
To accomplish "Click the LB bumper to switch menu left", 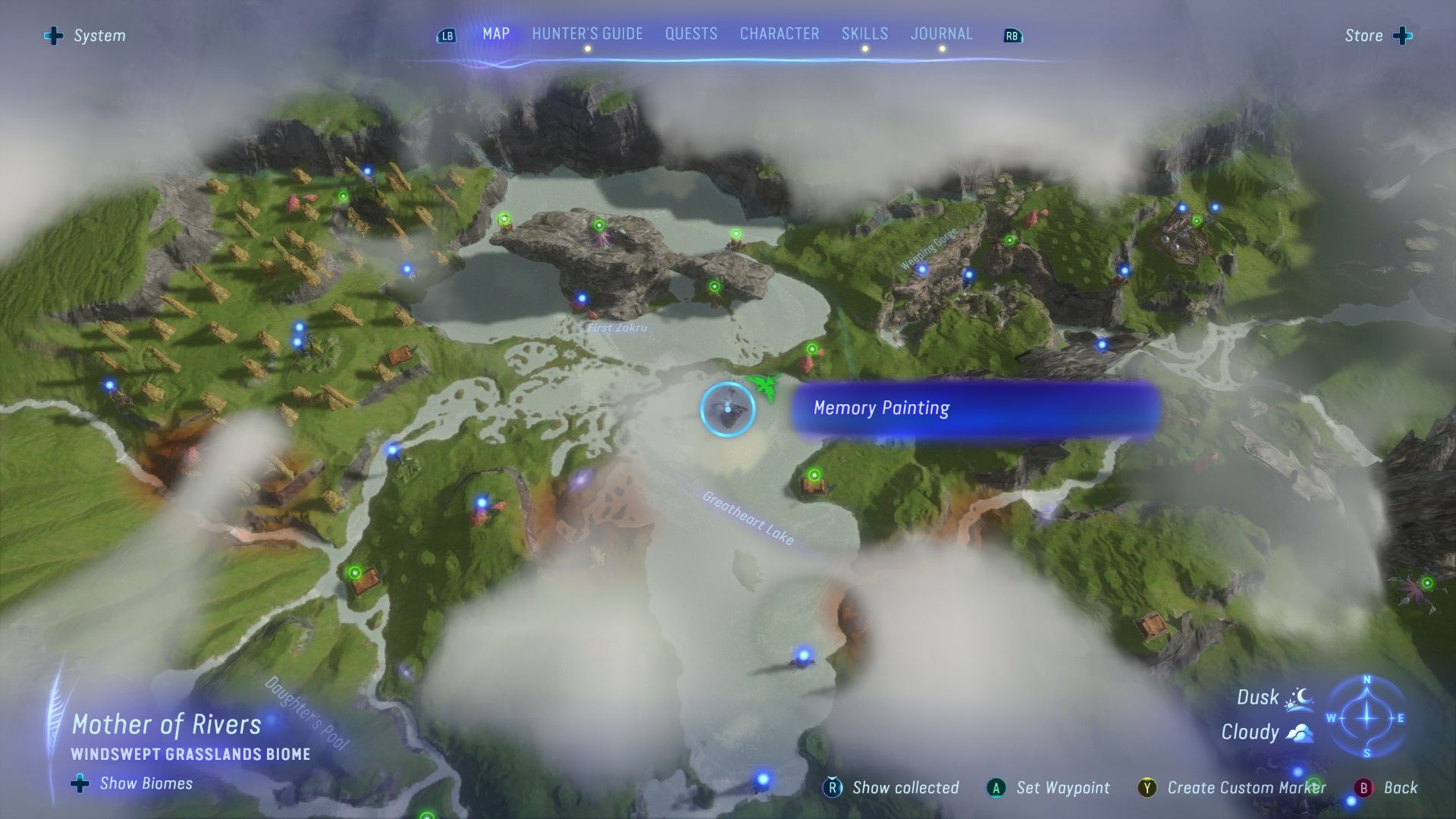I will (446, 35).
